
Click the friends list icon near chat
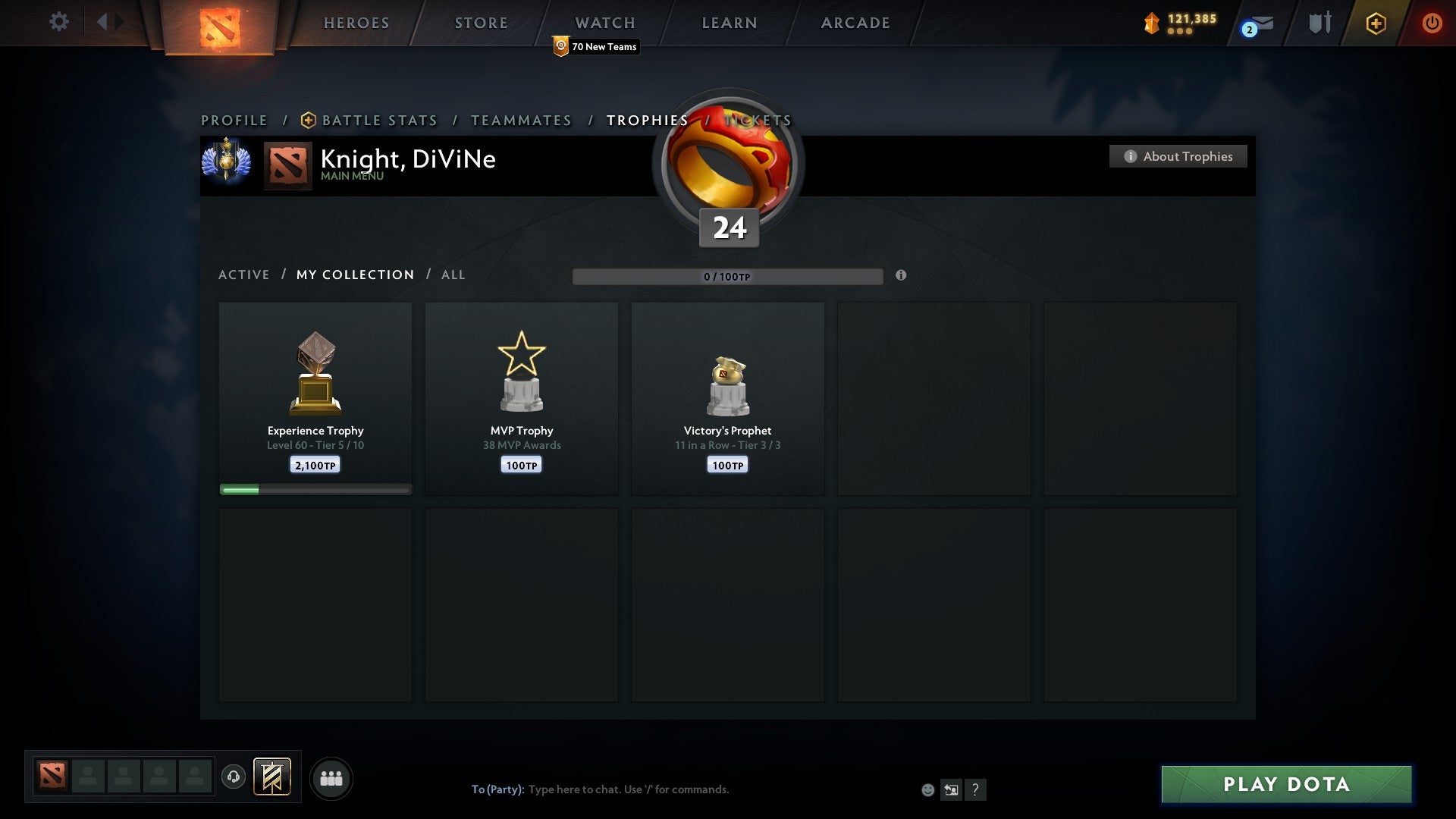click(331, 777)
